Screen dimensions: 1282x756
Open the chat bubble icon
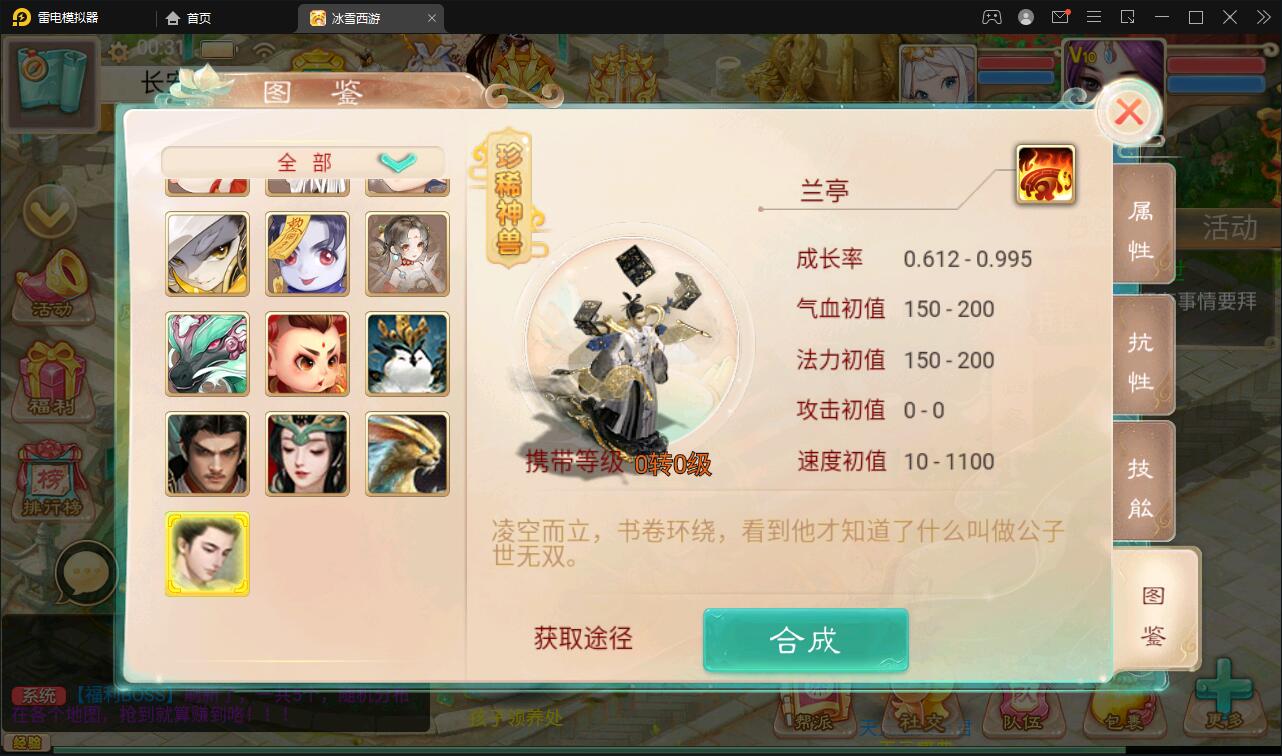tap(85, 570)
